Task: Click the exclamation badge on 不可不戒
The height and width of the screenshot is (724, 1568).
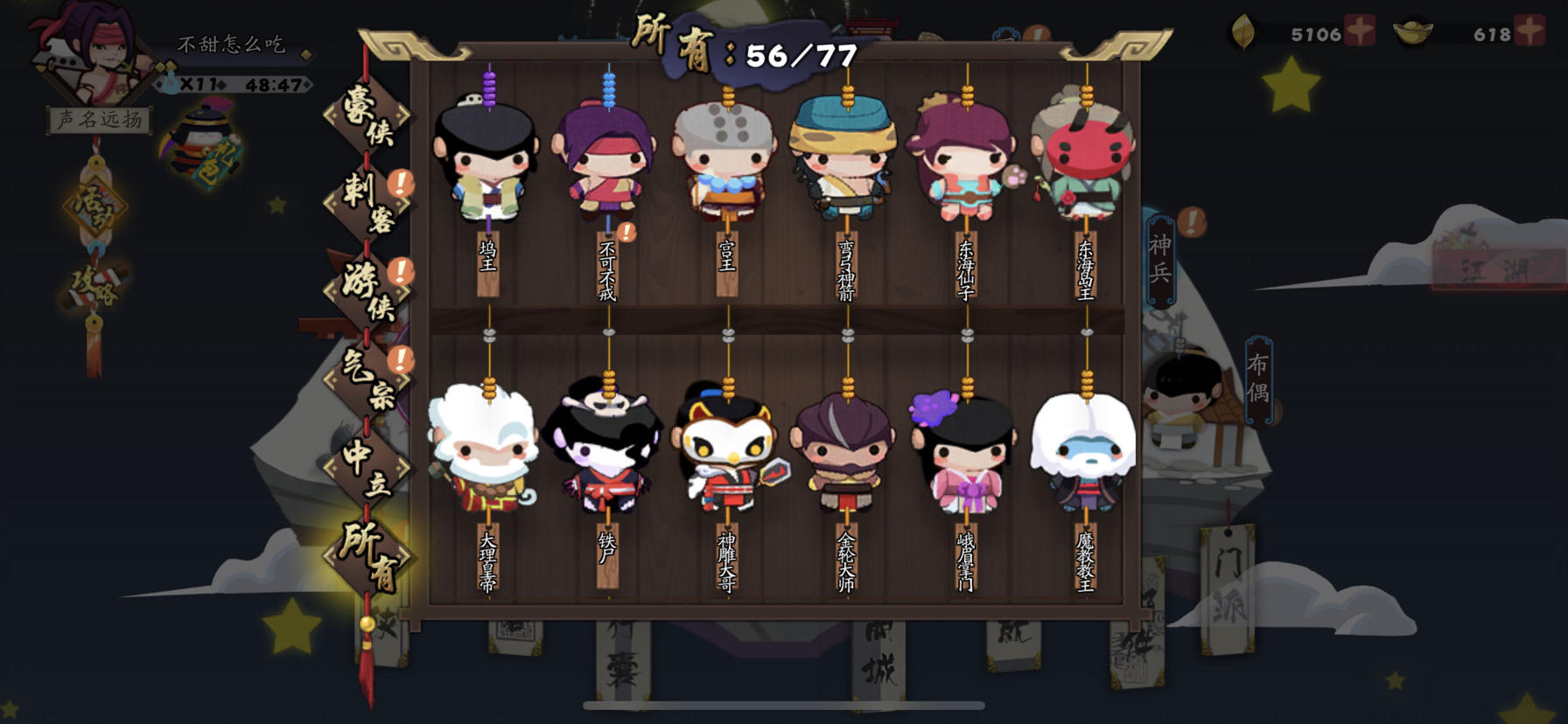Action: coord(627,234)
